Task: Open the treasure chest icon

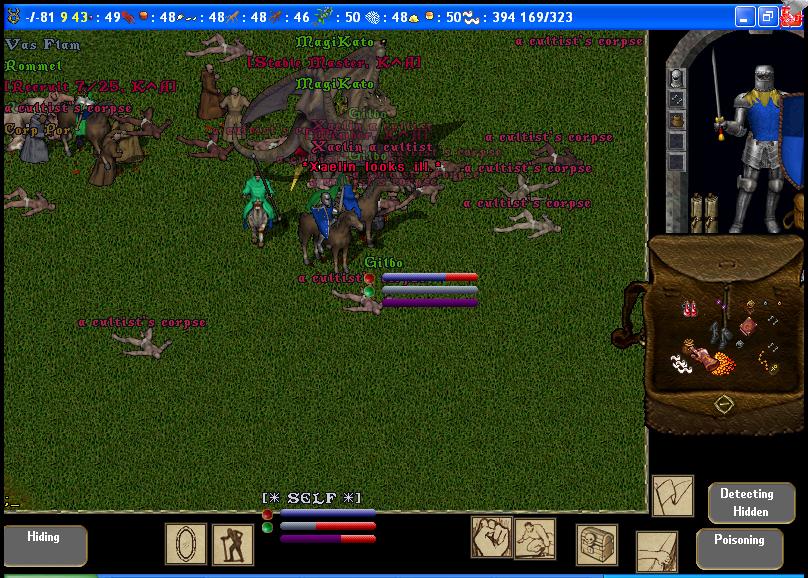Action: click(x=596, y=545)
